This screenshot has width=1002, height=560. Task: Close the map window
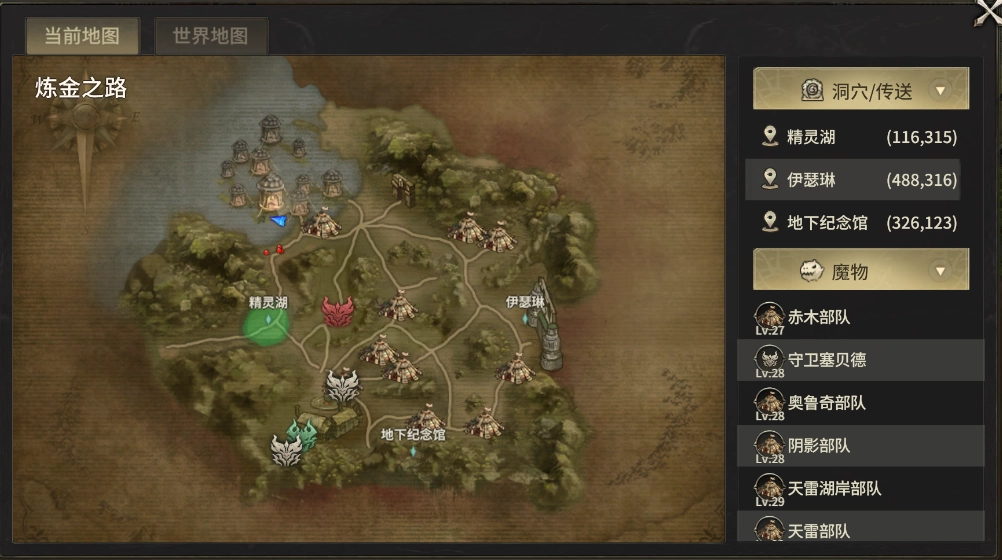(x=986, y=14)
